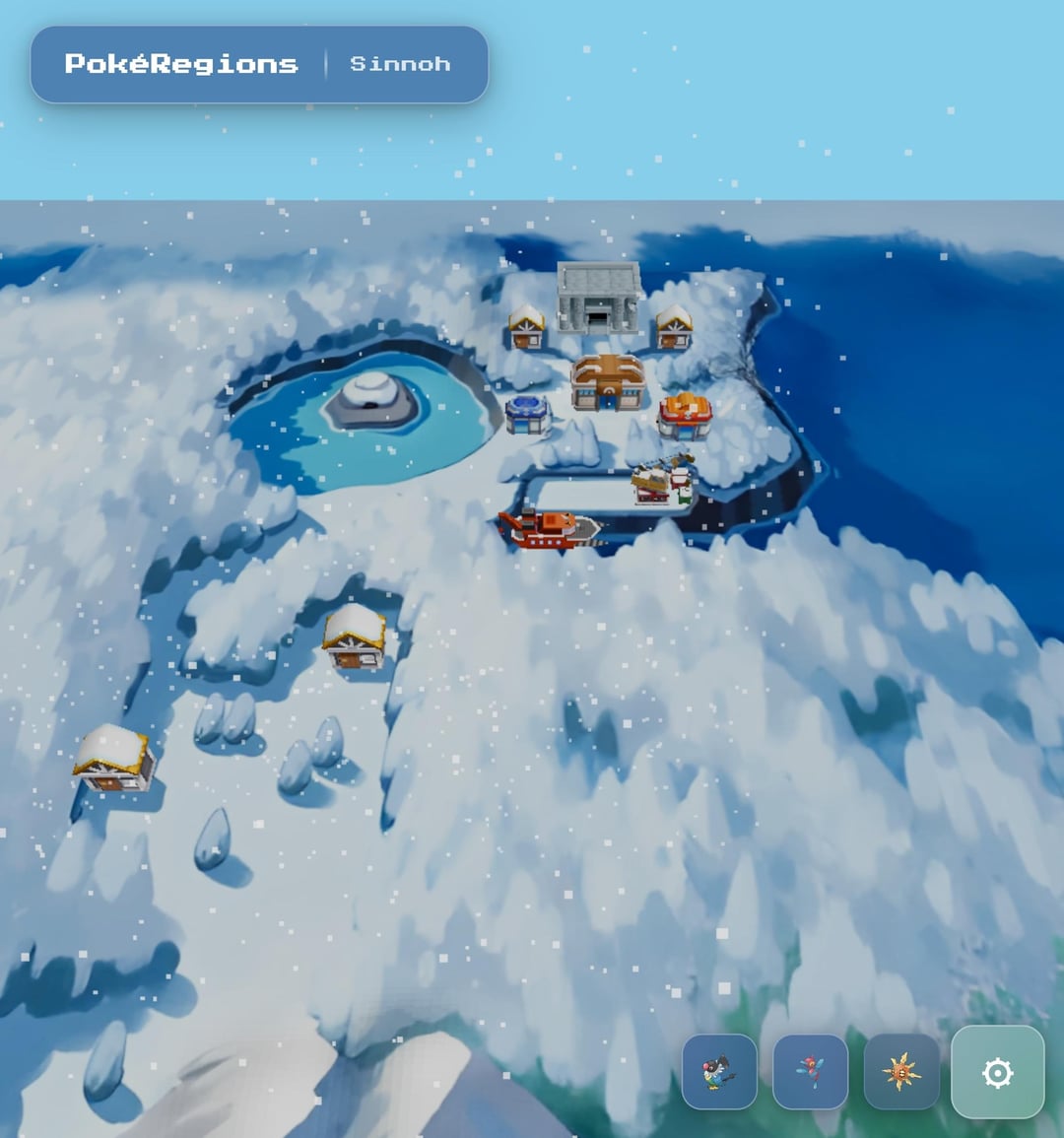Open the gear settings button
The height and width of the screenshot is (1138, 1064).
(x=997, y=1072)
